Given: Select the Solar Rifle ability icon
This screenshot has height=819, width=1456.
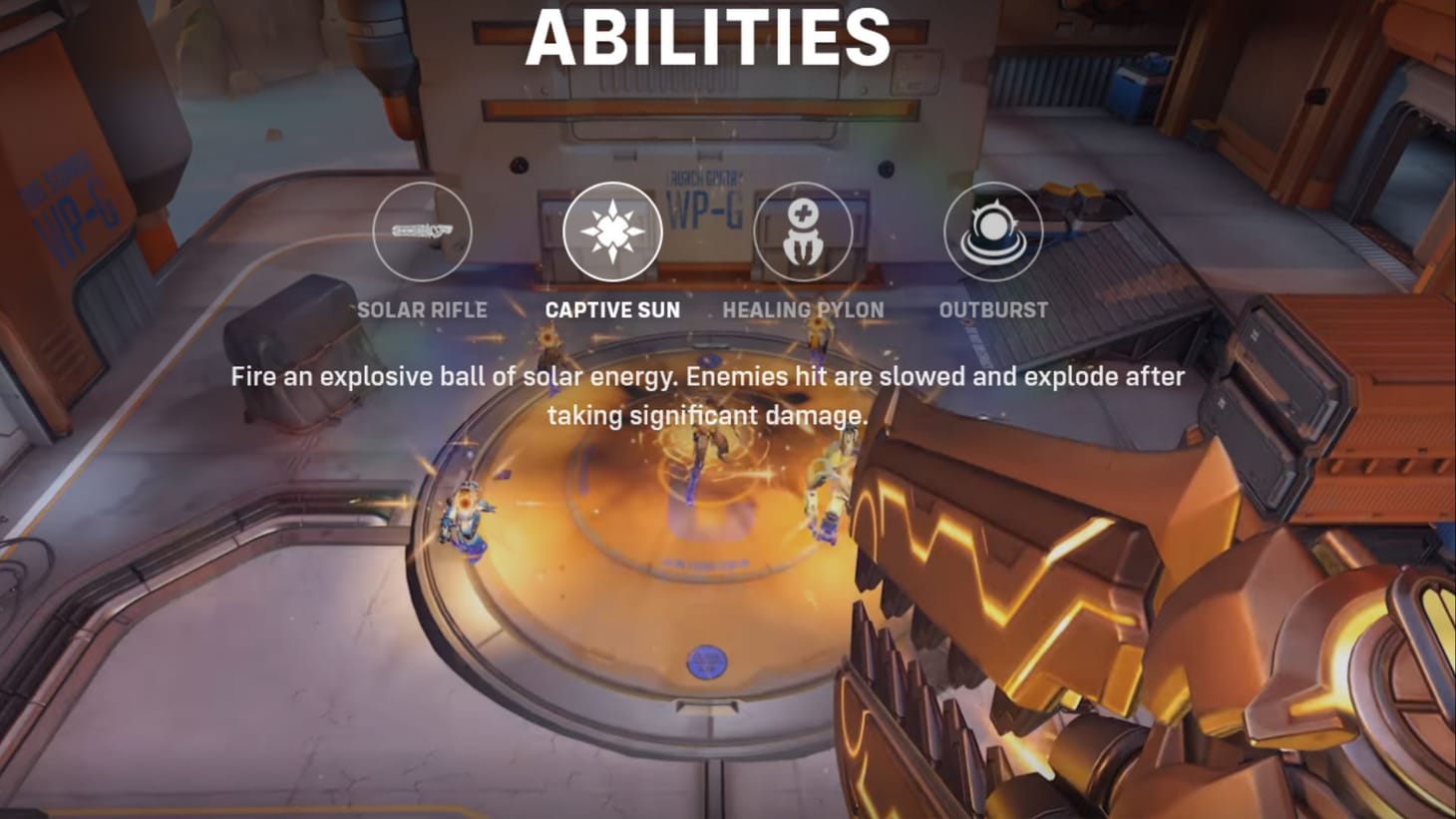Looking at the screenshot, I should click(423, 230).
